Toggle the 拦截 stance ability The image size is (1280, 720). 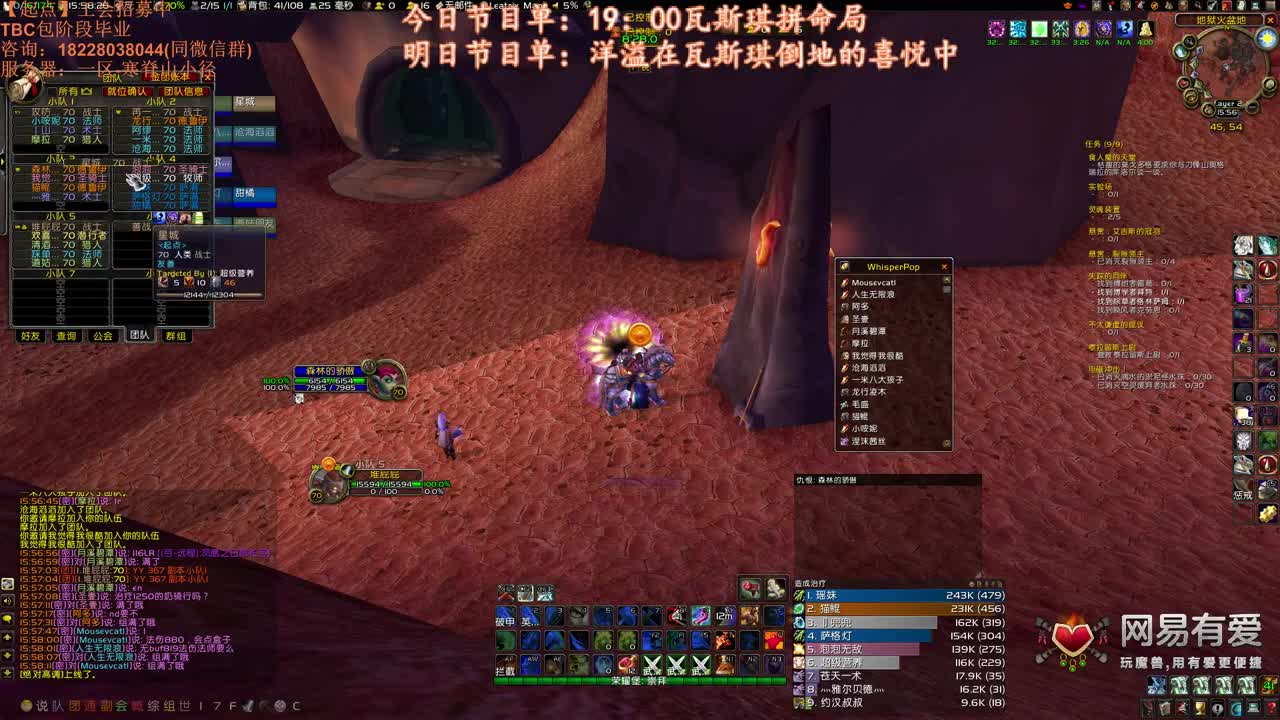pyautogui.click(x=505, y=665)
